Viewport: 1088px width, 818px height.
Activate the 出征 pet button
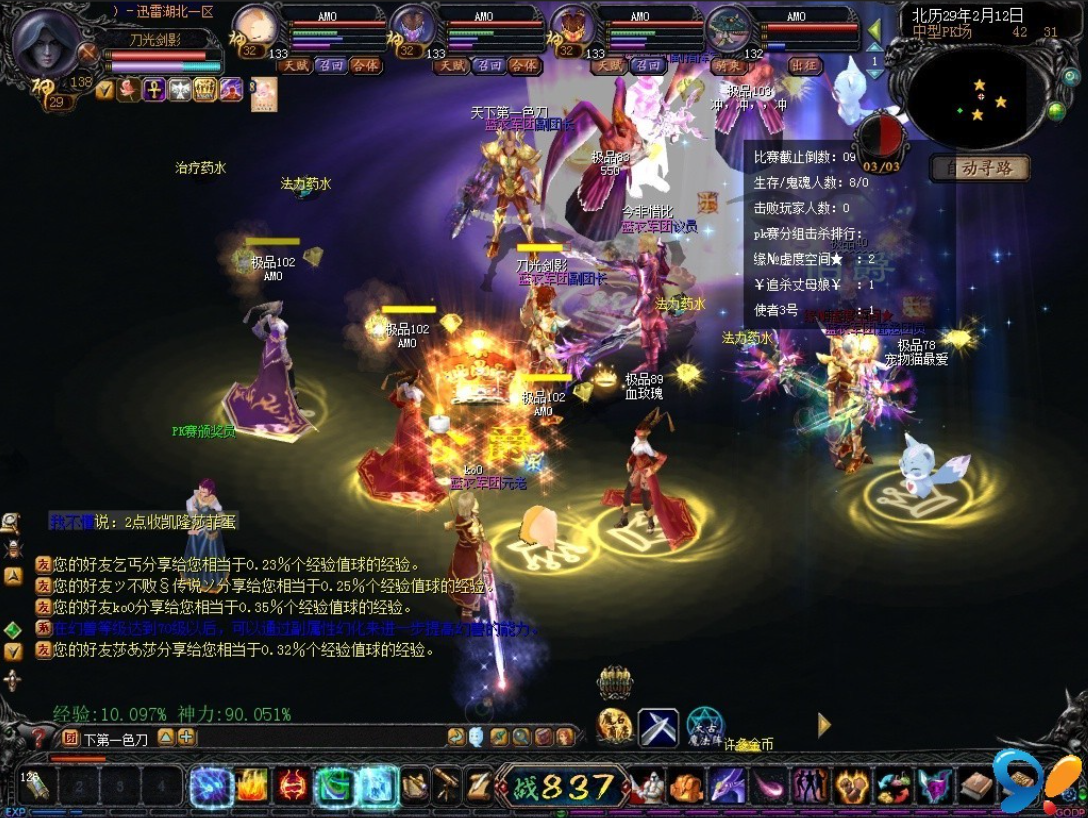coord(805,66)
